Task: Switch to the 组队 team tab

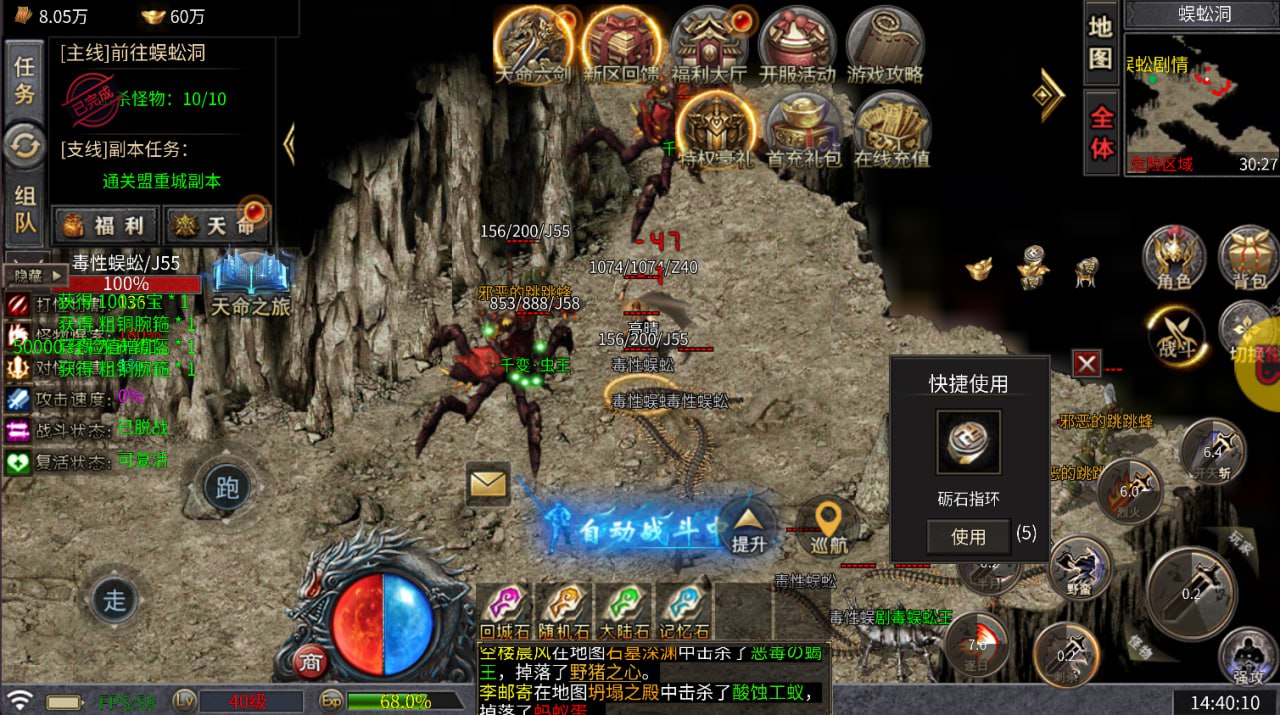Action: [x=24, y=210]
